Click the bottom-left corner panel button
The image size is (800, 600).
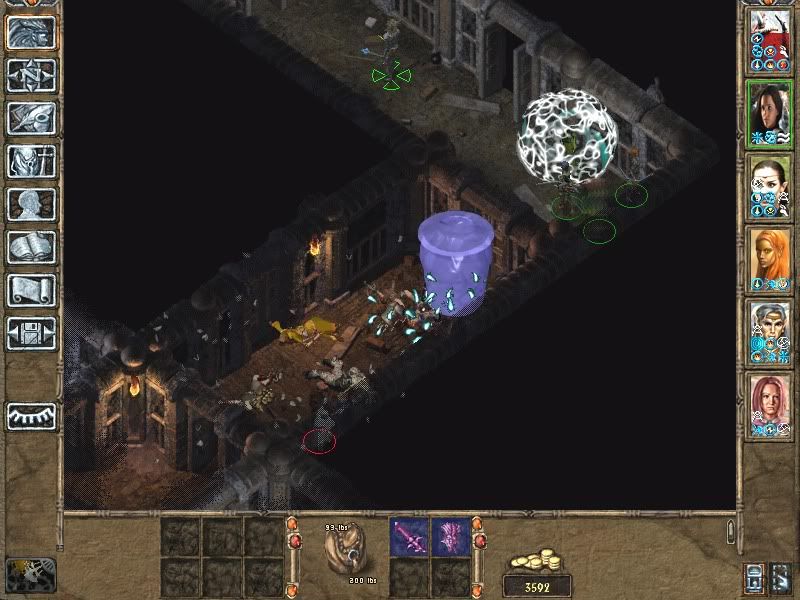pos(30,574)
